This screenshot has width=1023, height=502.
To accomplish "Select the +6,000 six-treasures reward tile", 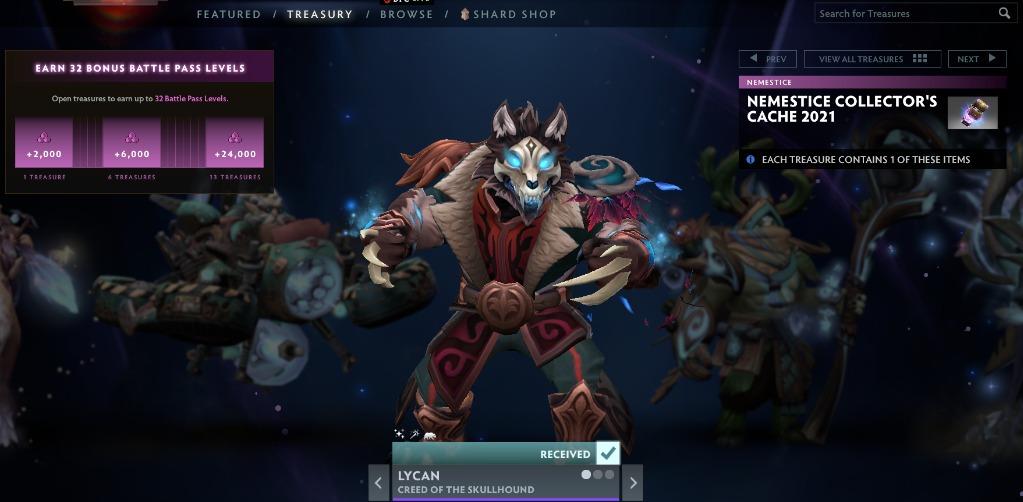I will point(131,143).
